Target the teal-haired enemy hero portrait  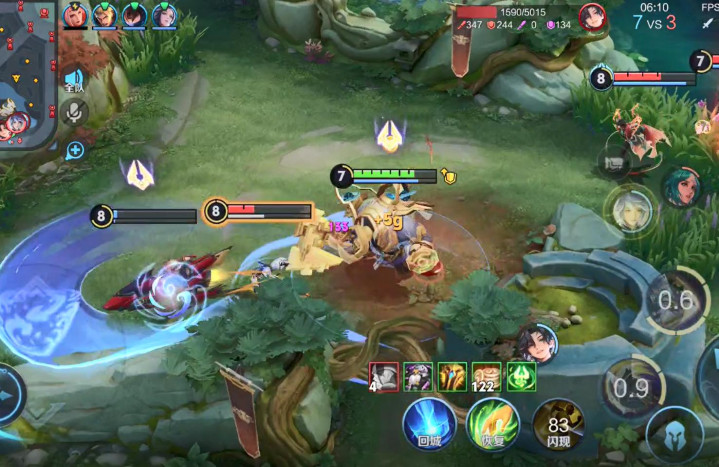(682, 187)
